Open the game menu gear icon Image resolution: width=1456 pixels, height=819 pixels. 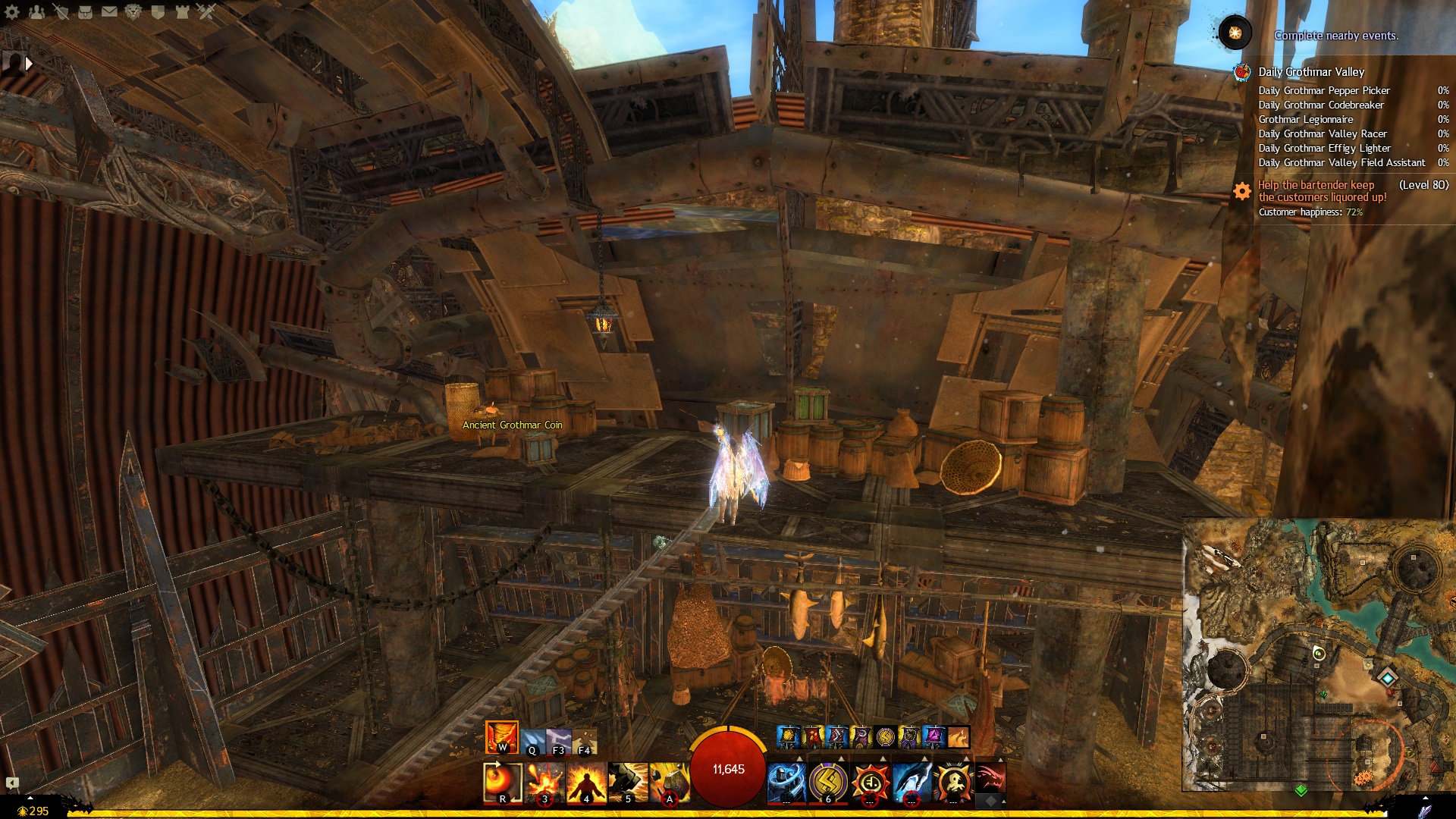(12, 11)
